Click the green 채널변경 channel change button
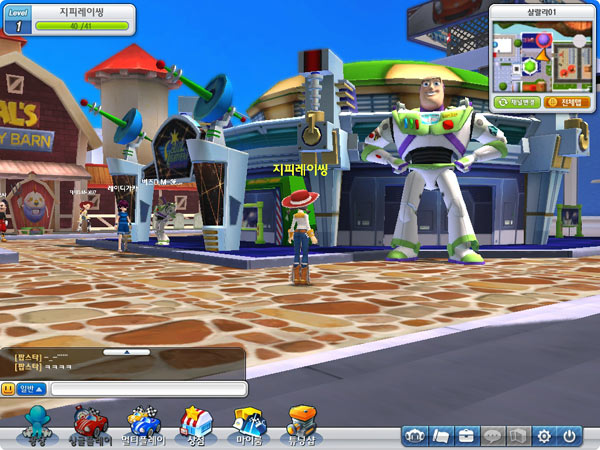 [516, 102]
